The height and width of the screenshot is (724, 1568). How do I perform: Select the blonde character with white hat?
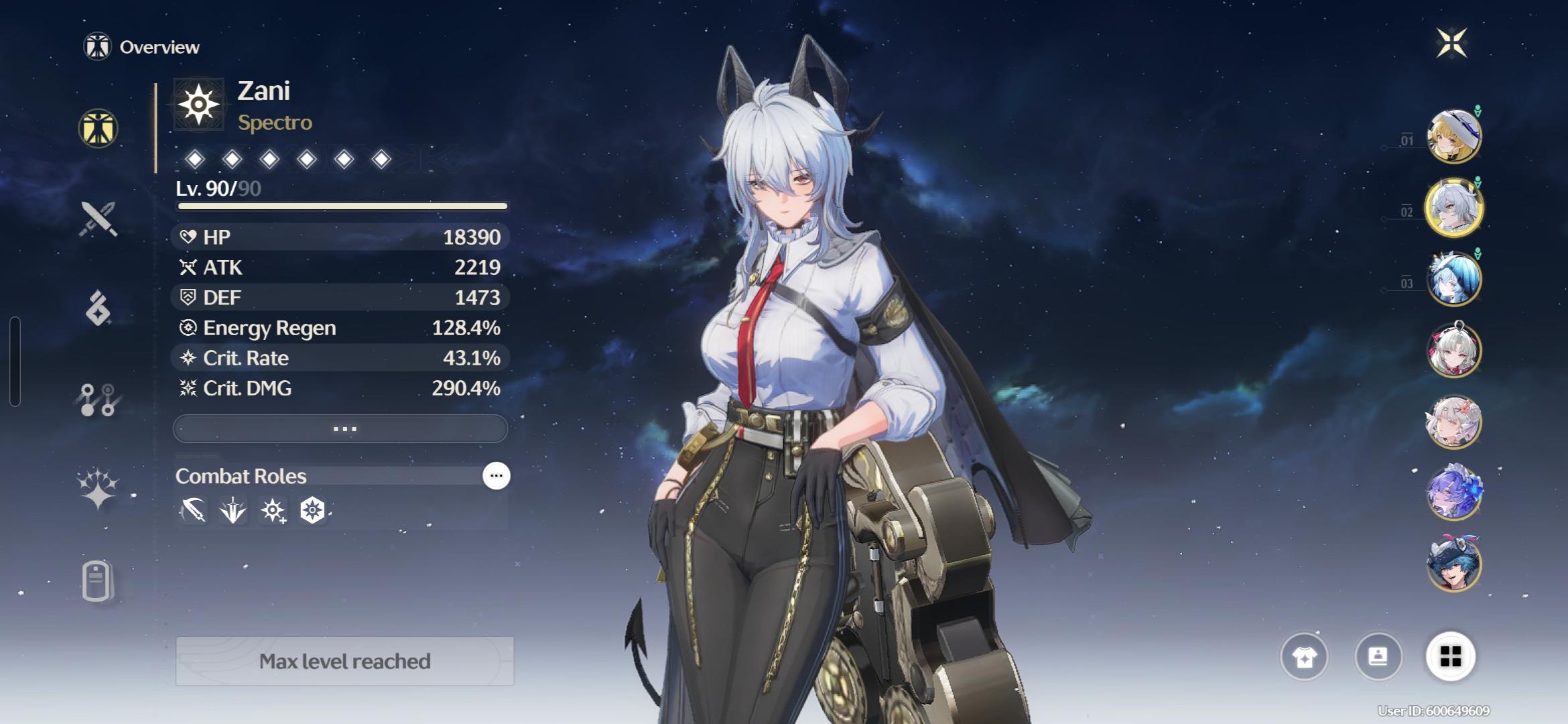[1453, 136]
